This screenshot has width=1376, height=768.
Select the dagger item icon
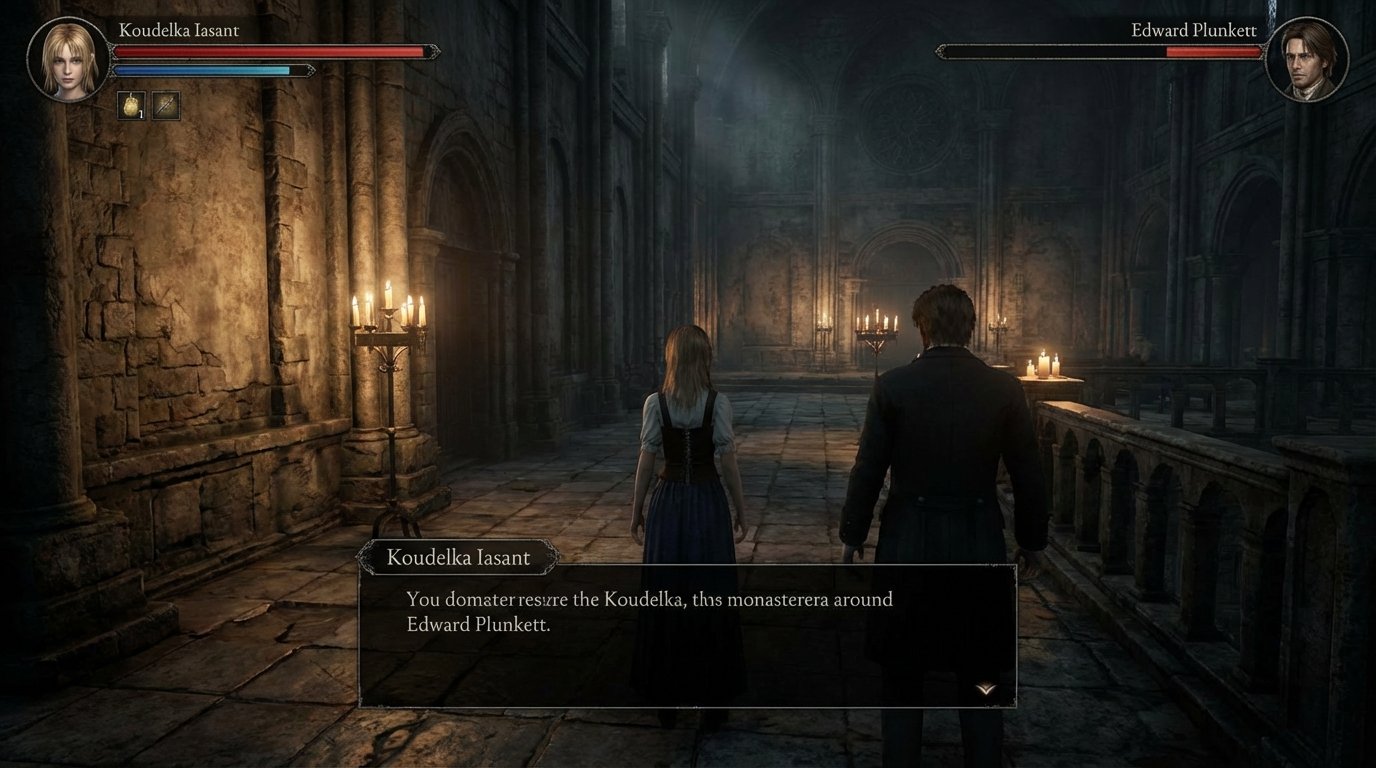pos(167,105)
